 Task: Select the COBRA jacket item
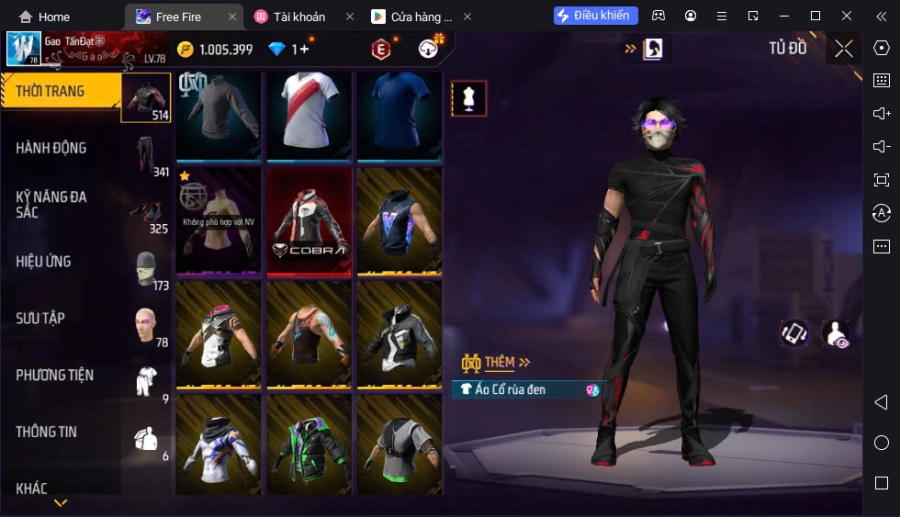coord(309,221)
